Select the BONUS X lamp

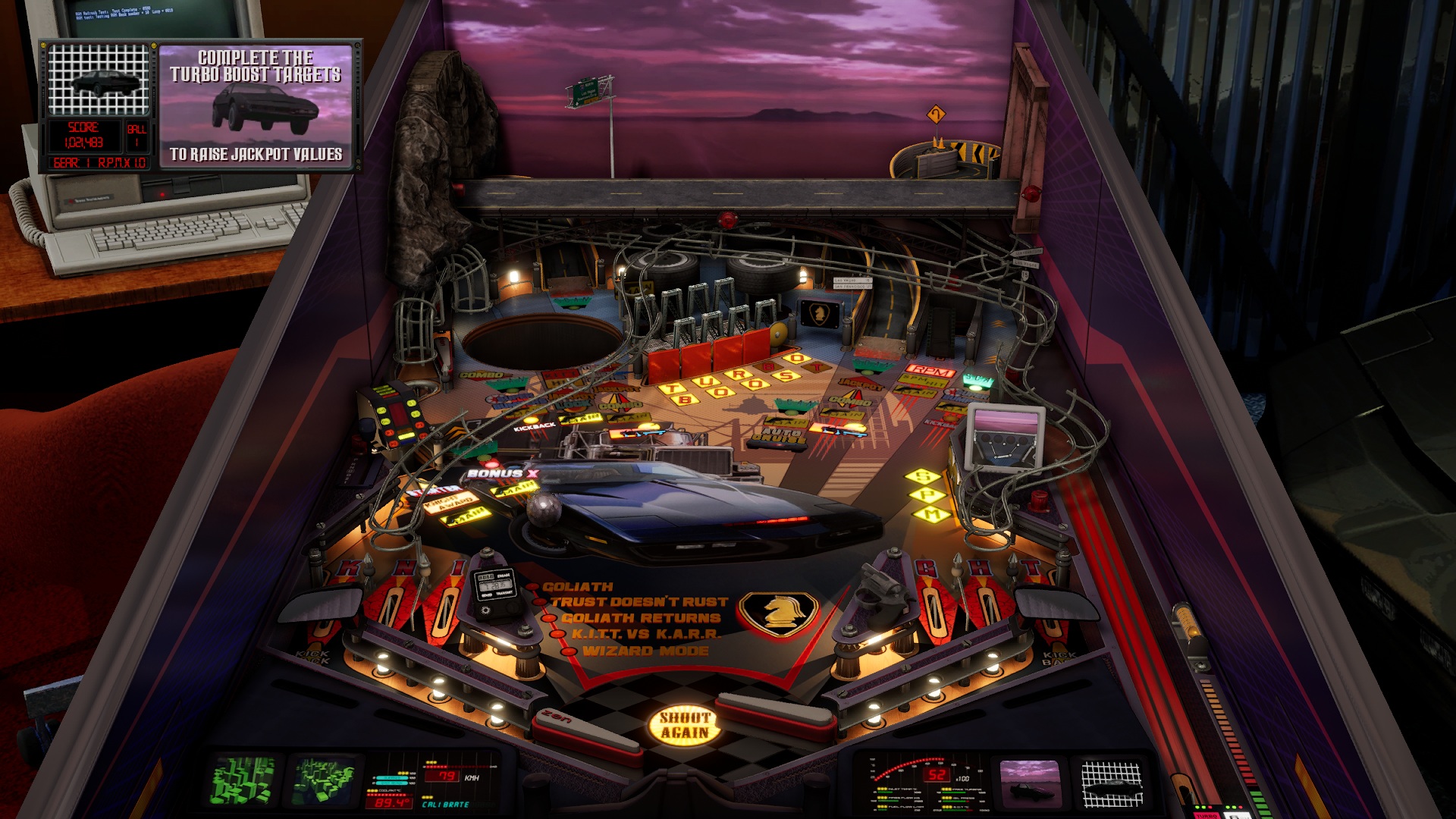[500, 475]
